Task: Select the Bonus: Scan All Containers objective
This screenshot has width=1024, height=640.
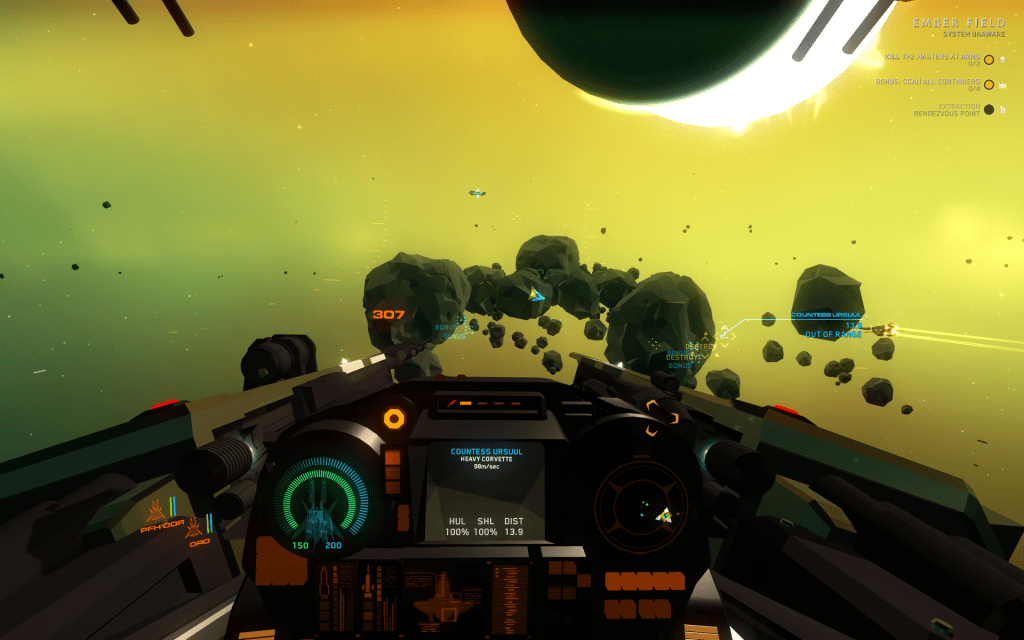Action: pyautogui.click(x=930, y=84)
